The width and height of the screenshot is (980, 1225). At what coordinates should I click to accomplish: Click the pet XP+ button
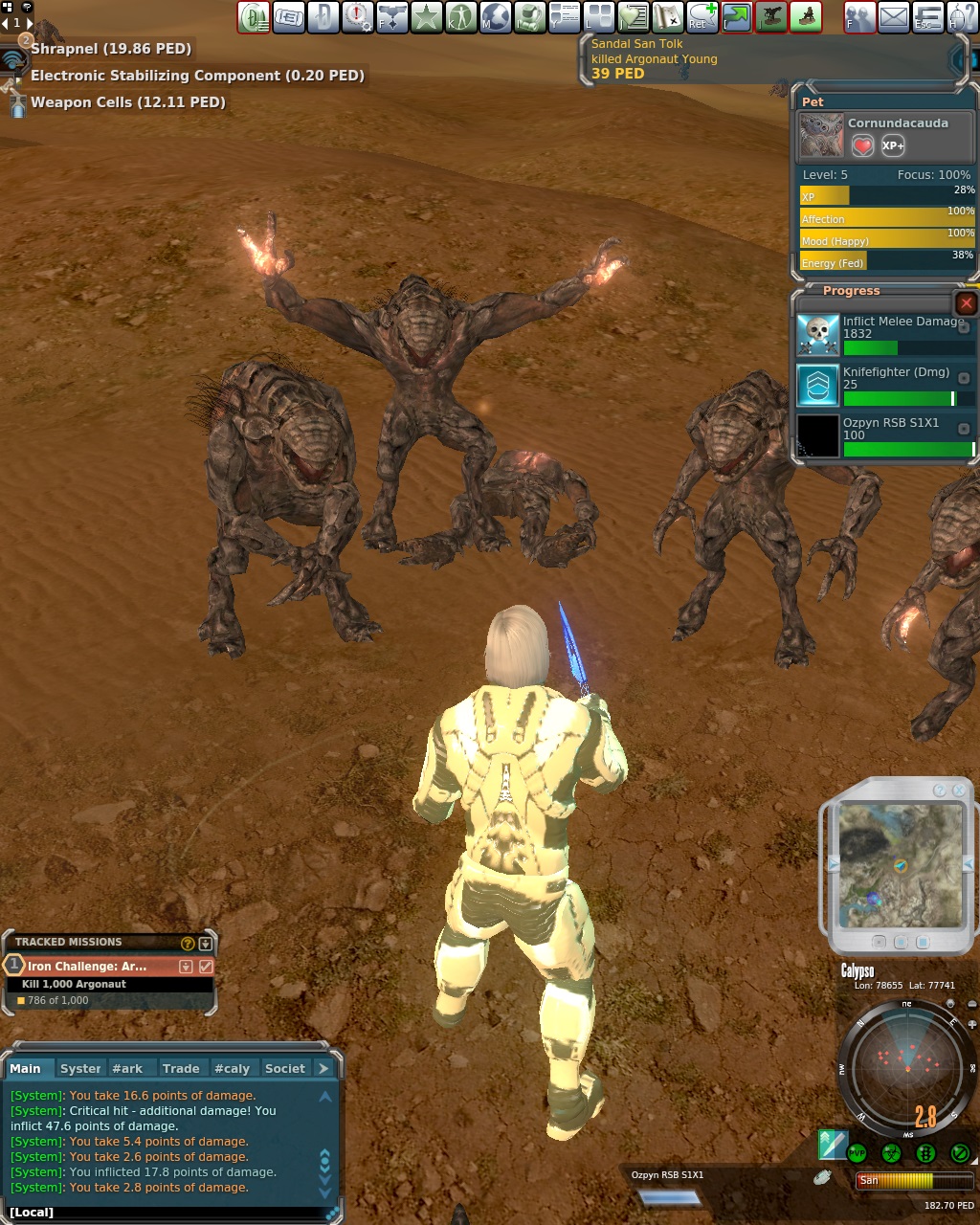point(893,145)
